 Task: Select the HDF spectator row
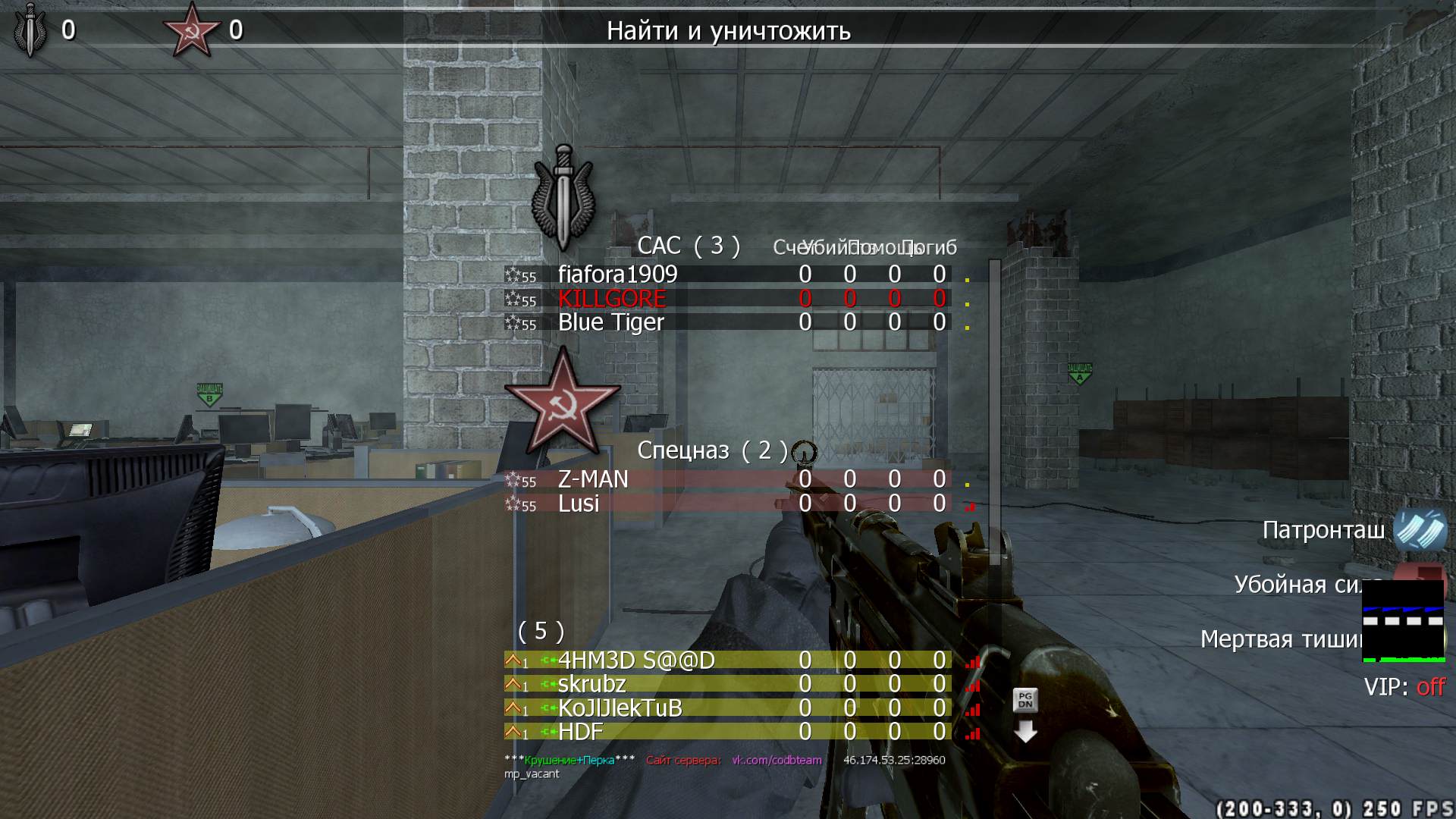(580, 733)
